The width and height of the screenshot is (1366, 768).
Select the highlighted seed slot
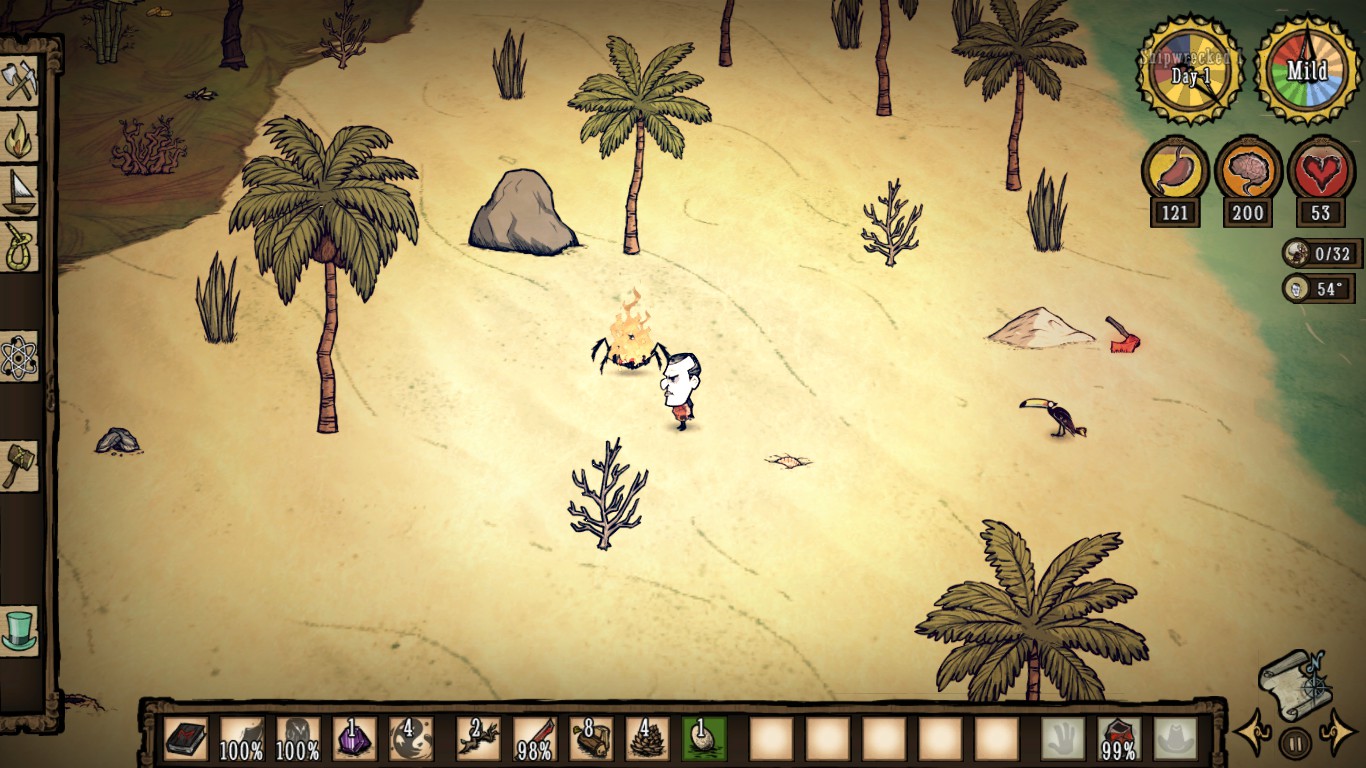click(x=705, y=739)
